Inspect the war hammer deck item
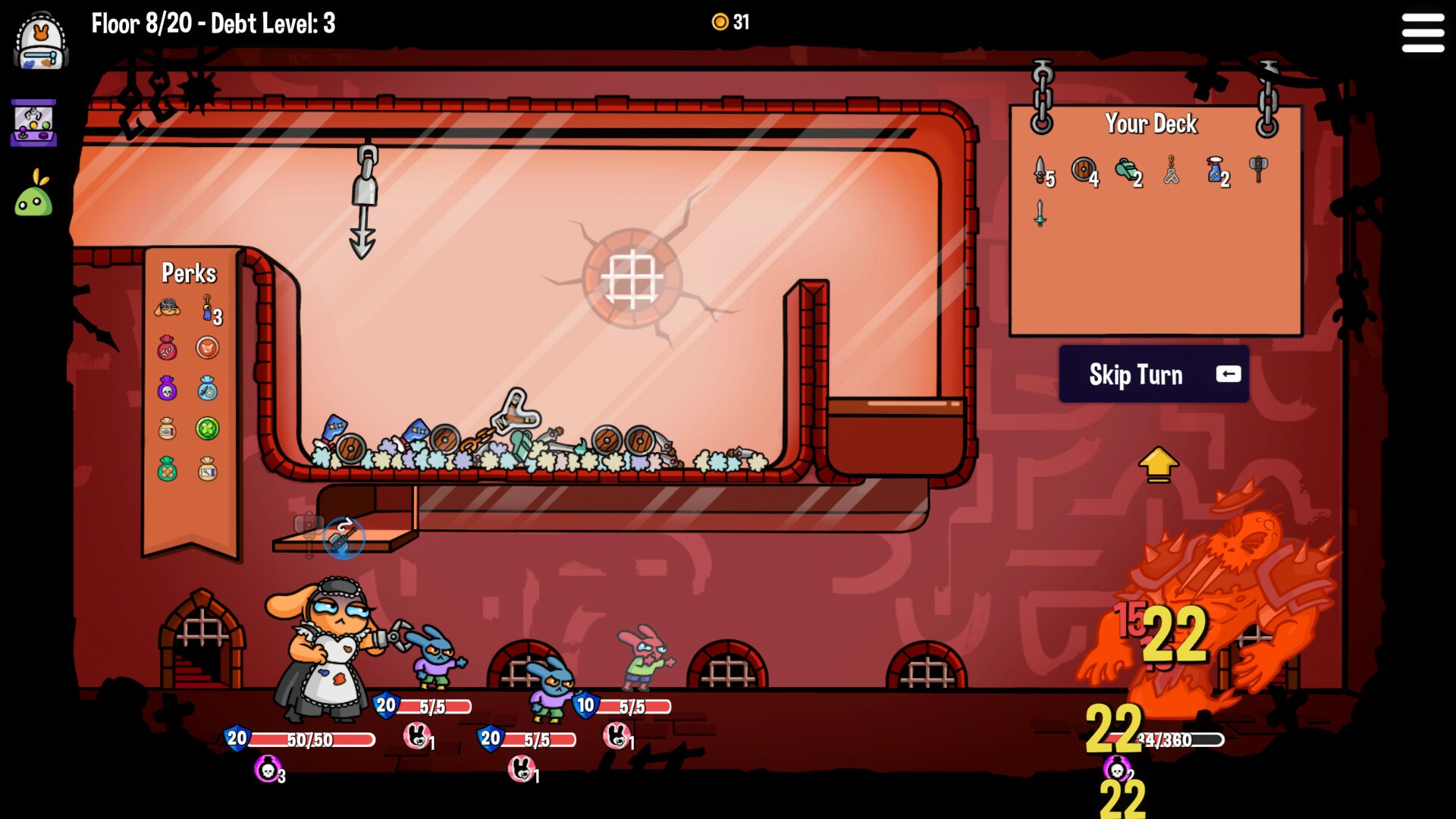 (x=1258, y=168)
